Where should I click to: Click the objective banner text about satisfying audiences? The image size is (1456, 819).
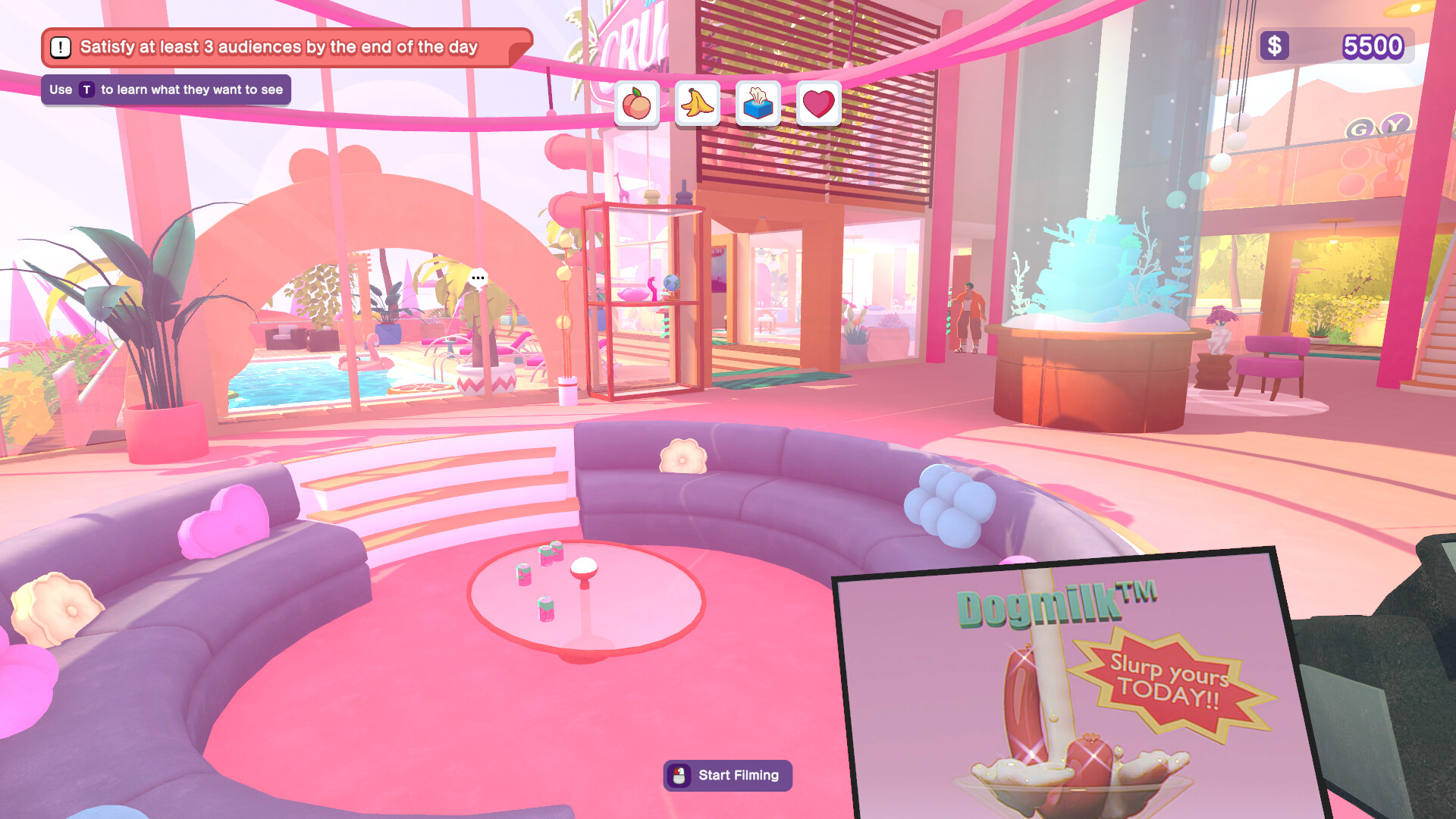click(x=279, y=46)
